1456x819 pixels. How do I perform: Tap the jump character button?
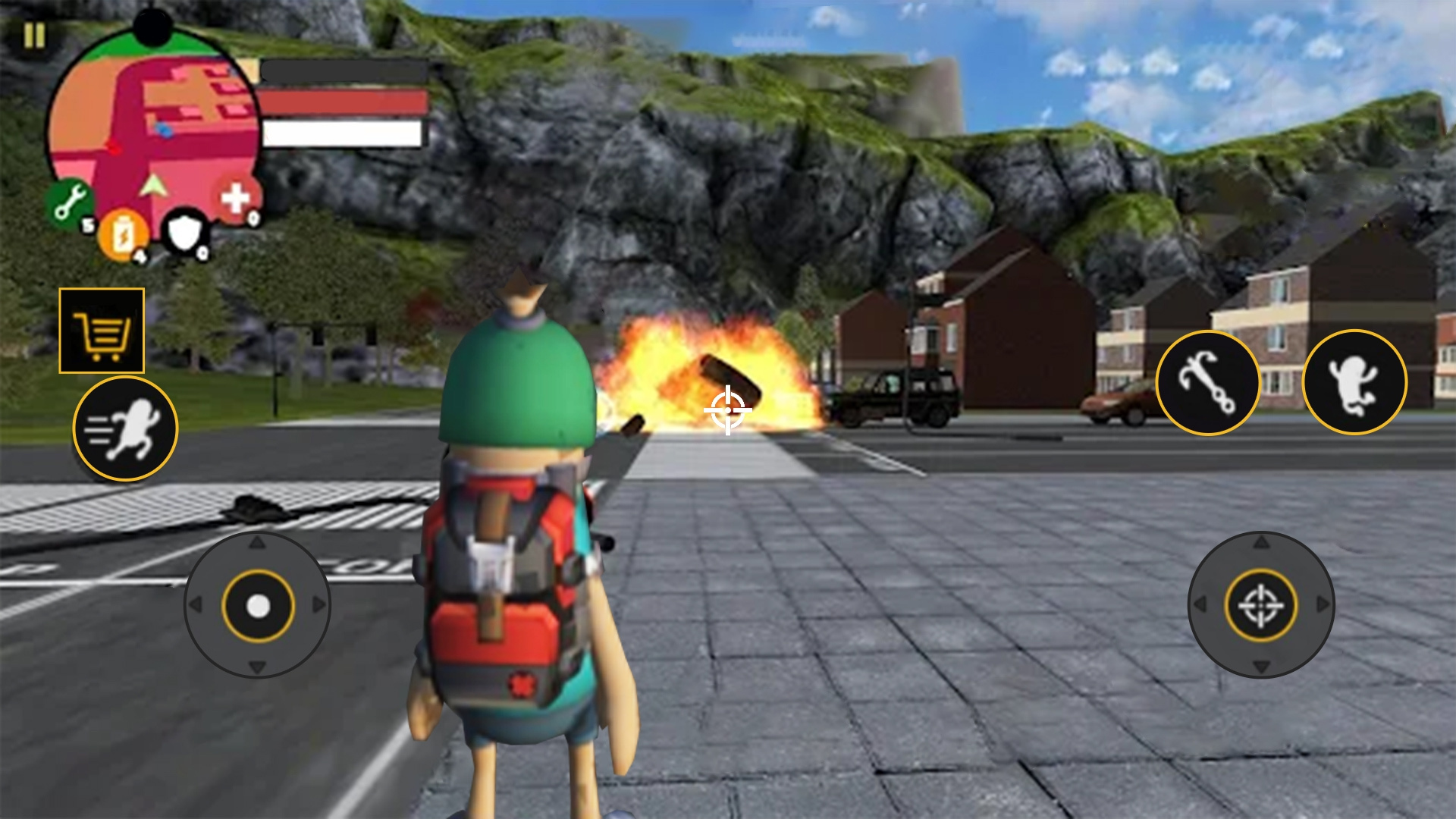pyautogui.click(x=1354, y=382)
